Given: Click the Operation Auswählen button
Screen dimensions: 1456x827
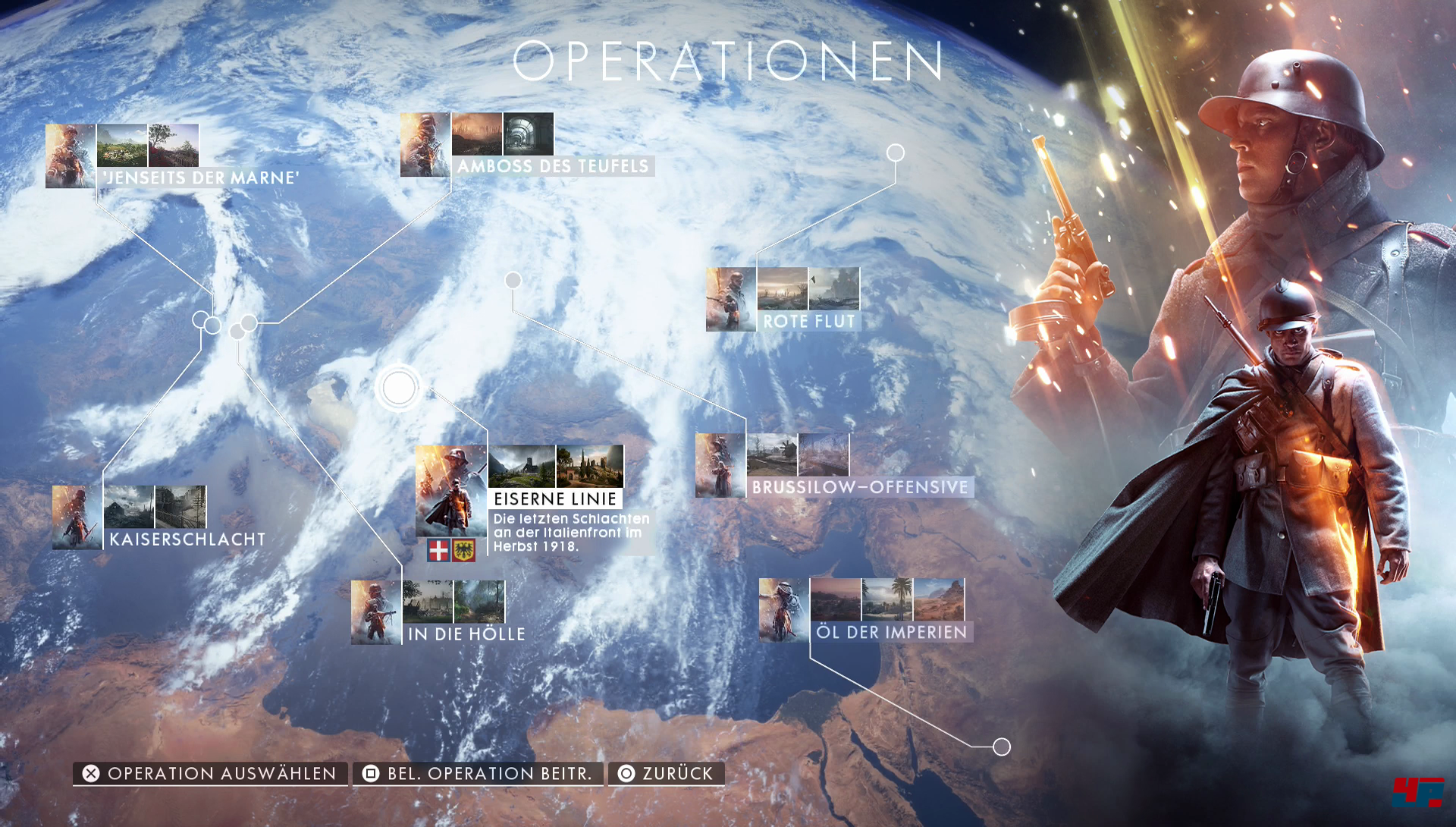Looking at the screenshot, I should point(210,773).
